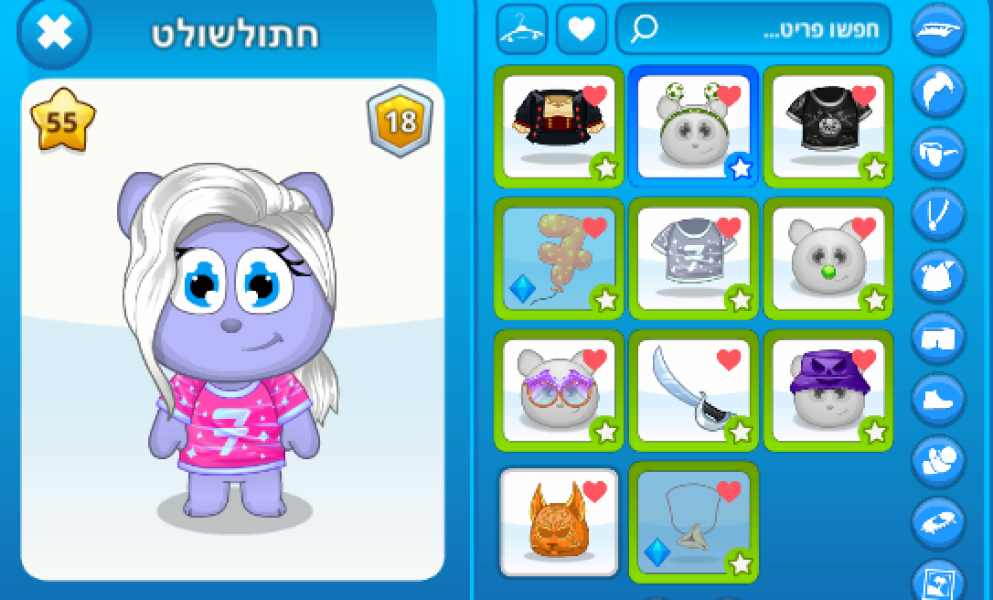
Task: Open the hair category tab
Action: pos(938,92)
